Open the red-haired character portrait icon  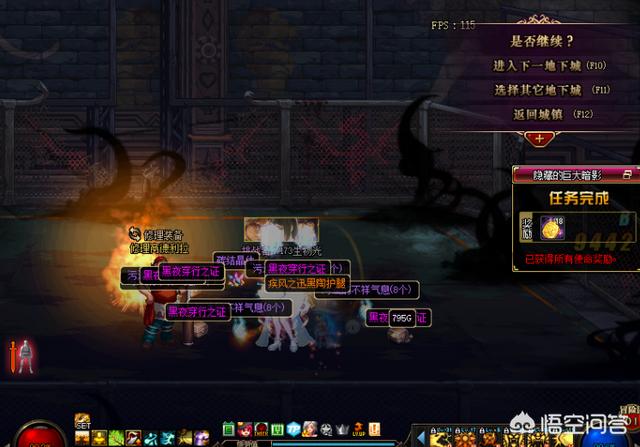point(244,429)
